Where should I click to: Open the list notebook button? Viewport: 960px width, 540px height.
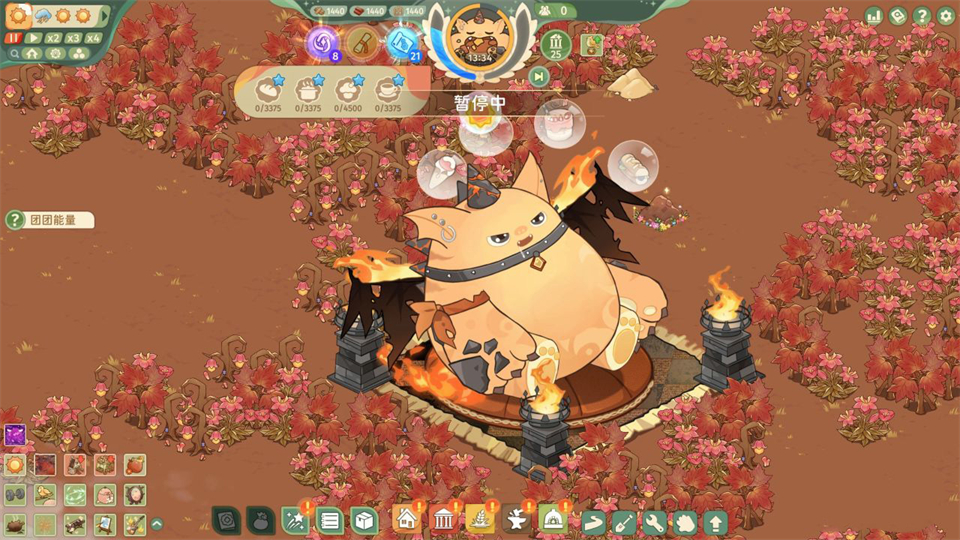[x=329, y=520]
